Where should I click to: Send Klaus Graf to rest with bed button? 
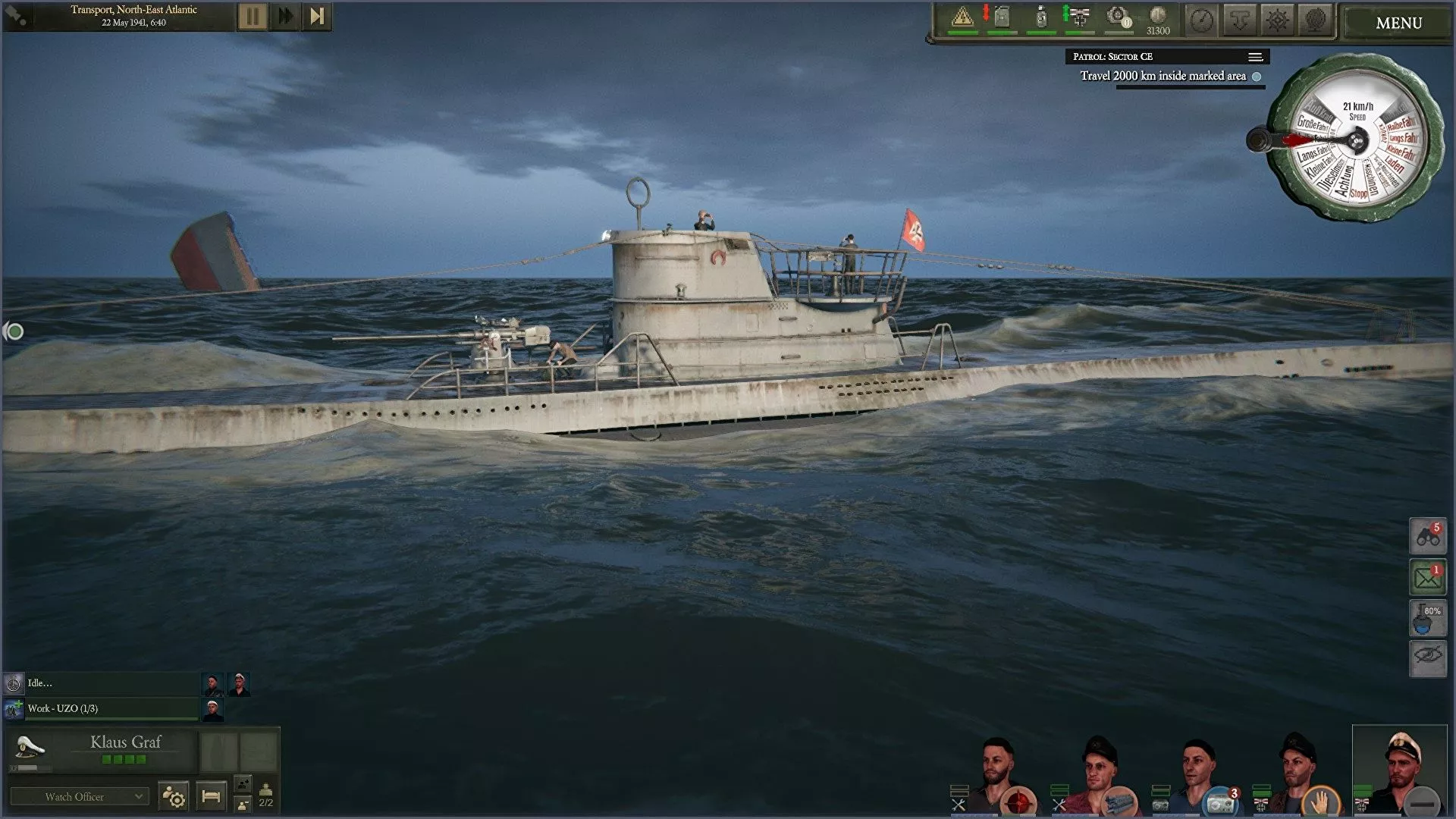tap(211, 796)
